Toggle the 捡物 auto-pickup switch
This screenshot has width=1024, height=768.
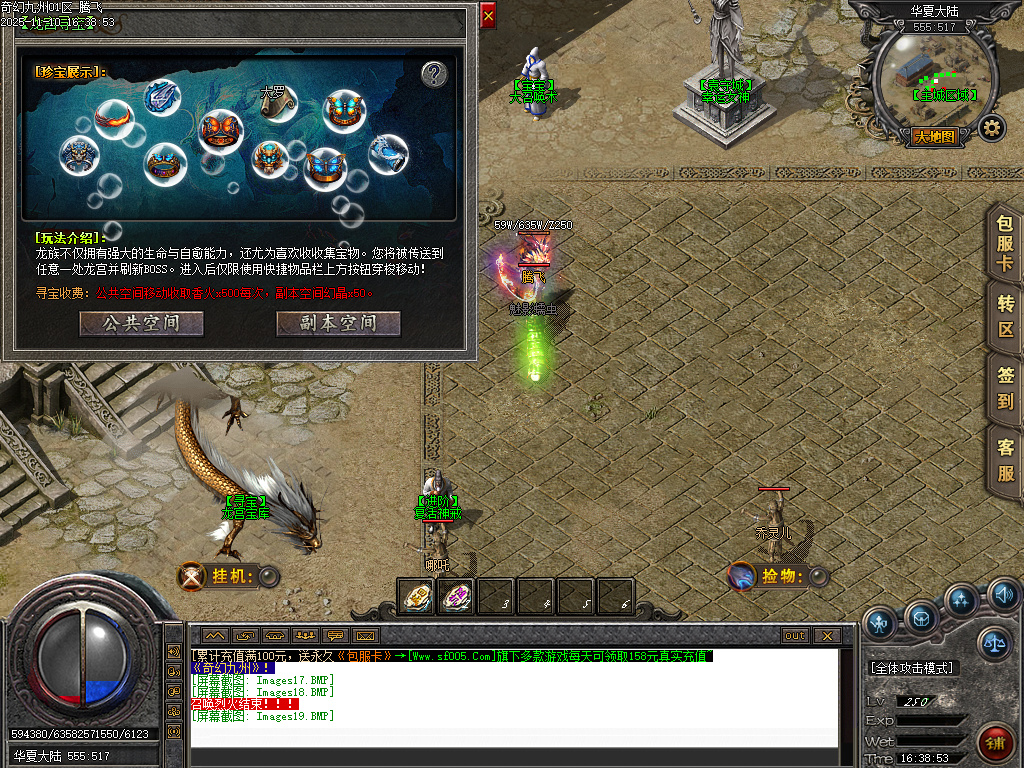[x=819, y=576]
